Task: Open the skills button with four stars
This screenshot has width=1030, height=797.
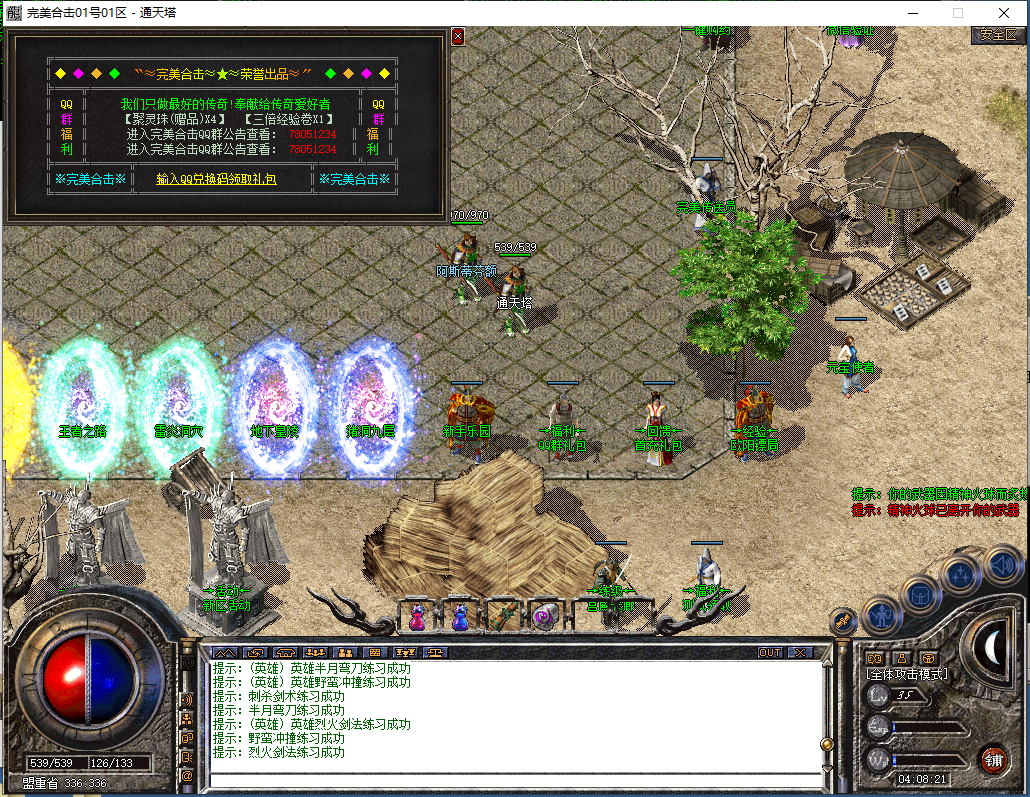Action: [960, 575]
